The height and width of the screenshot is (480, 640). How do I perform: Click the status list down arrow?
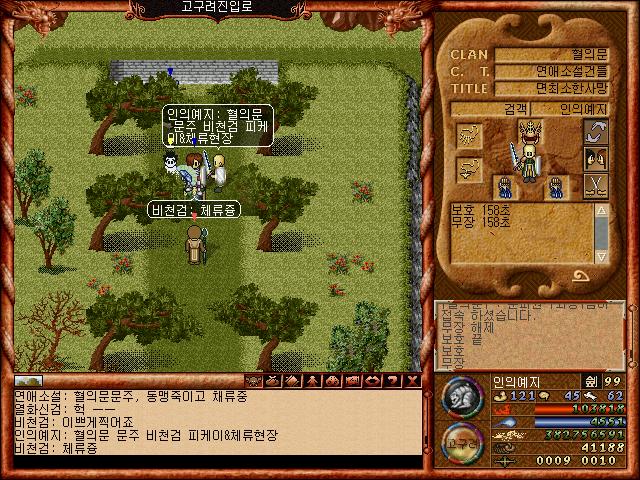point(601,254)
